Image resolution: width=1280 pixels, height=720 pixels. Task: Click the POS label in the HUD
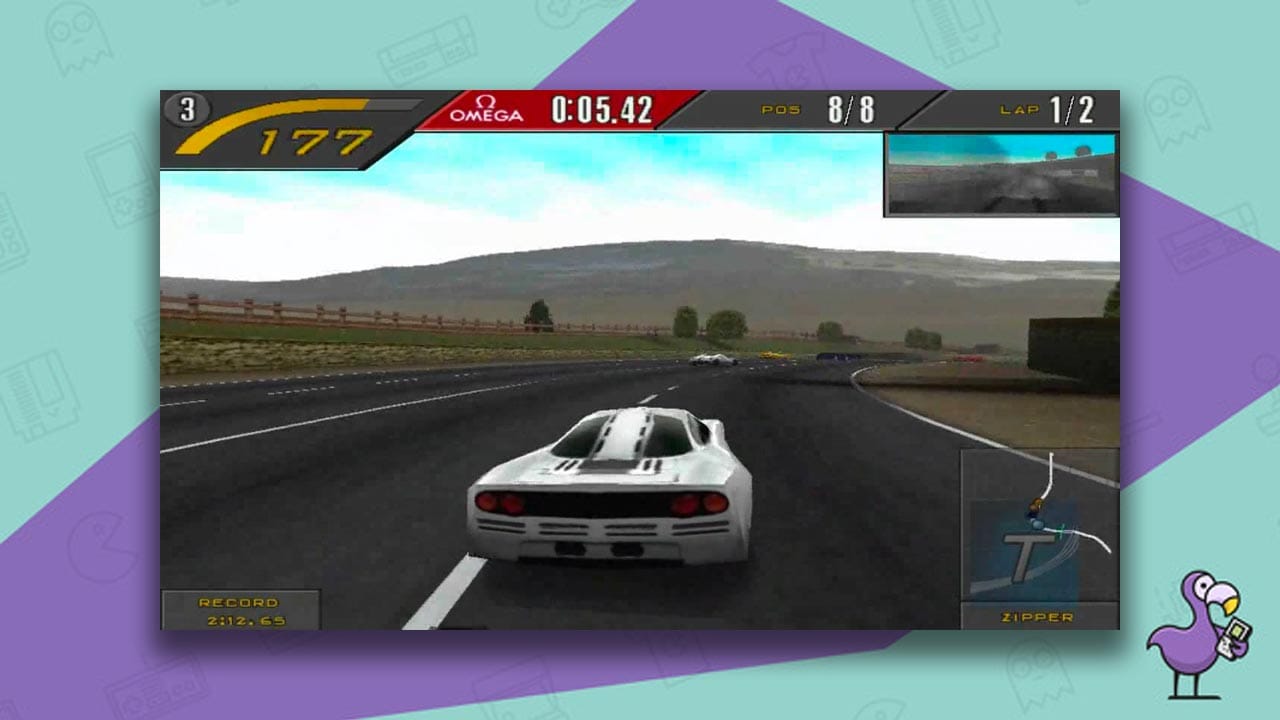[x=780, y=108]
